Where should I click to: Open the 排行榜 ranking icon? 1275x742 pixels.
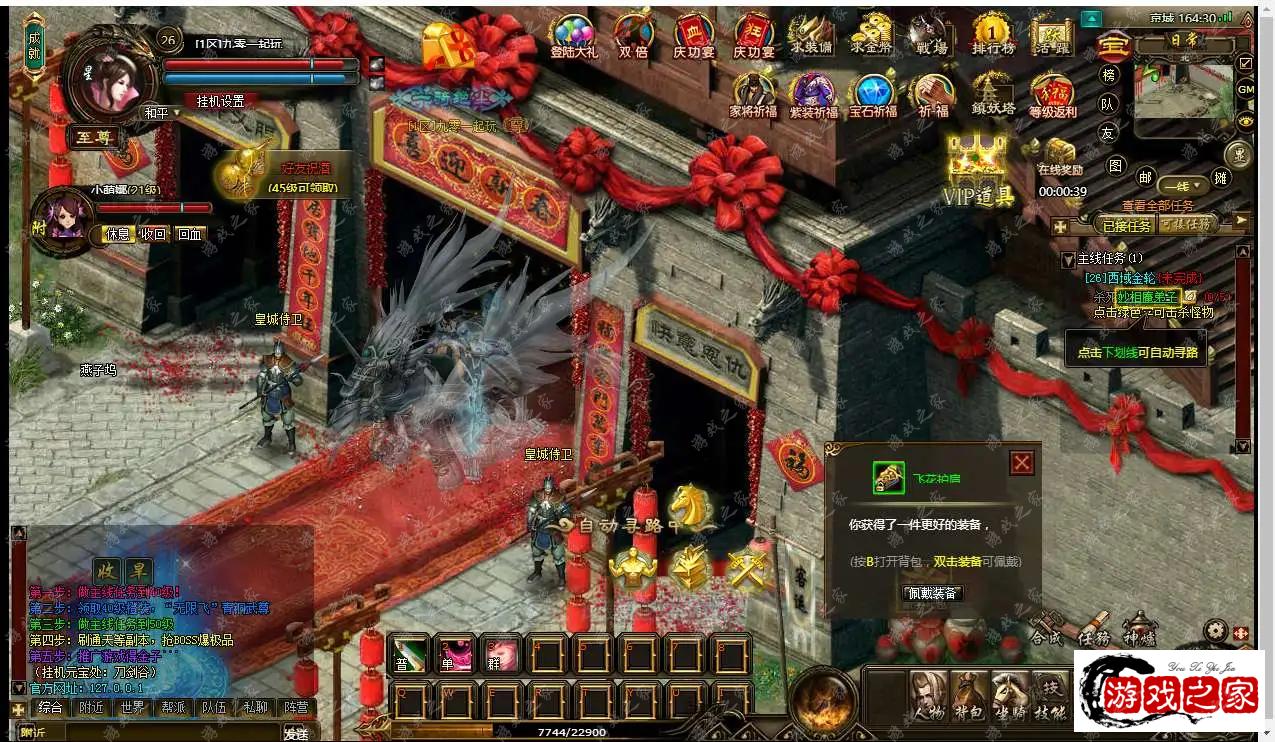point(992,35)
